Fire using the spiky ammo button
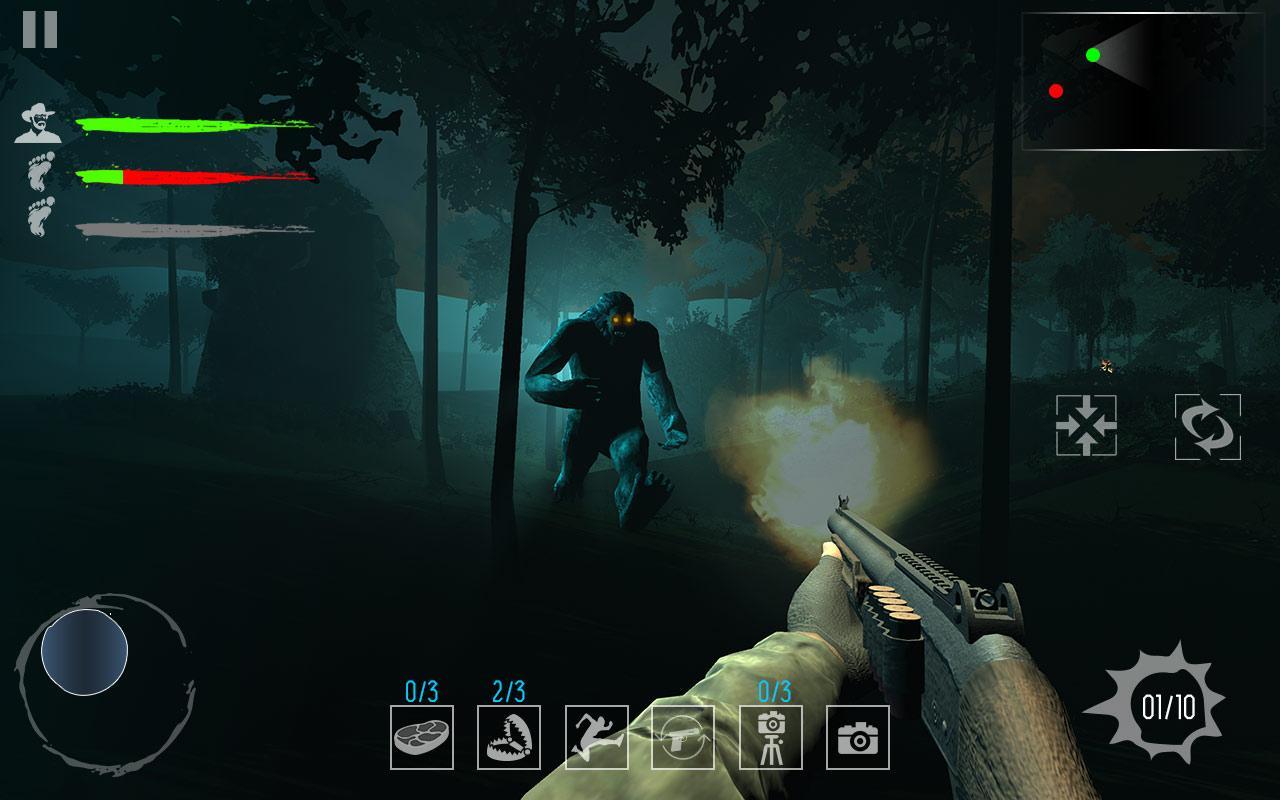The image size is (1280, 800). coord(1168,707)
